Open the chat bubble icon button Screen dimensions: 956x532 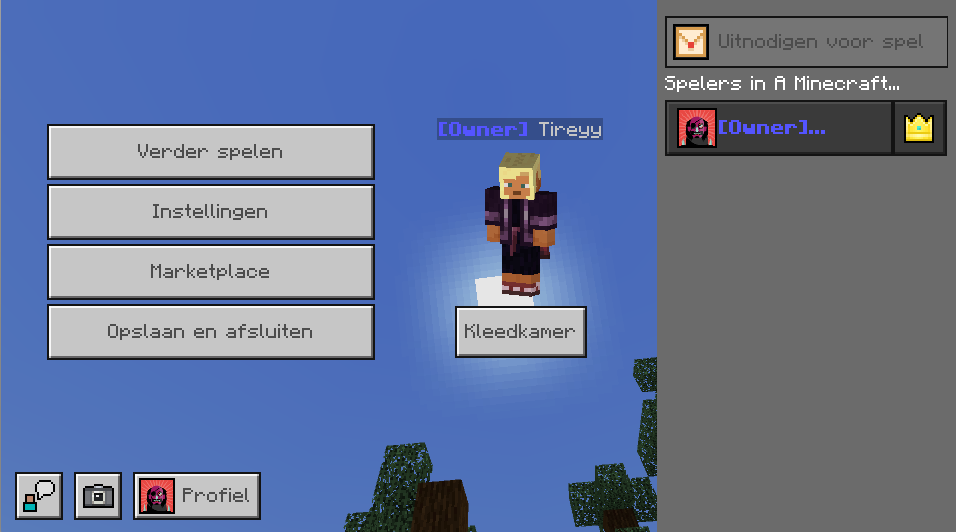coord(39,496)
